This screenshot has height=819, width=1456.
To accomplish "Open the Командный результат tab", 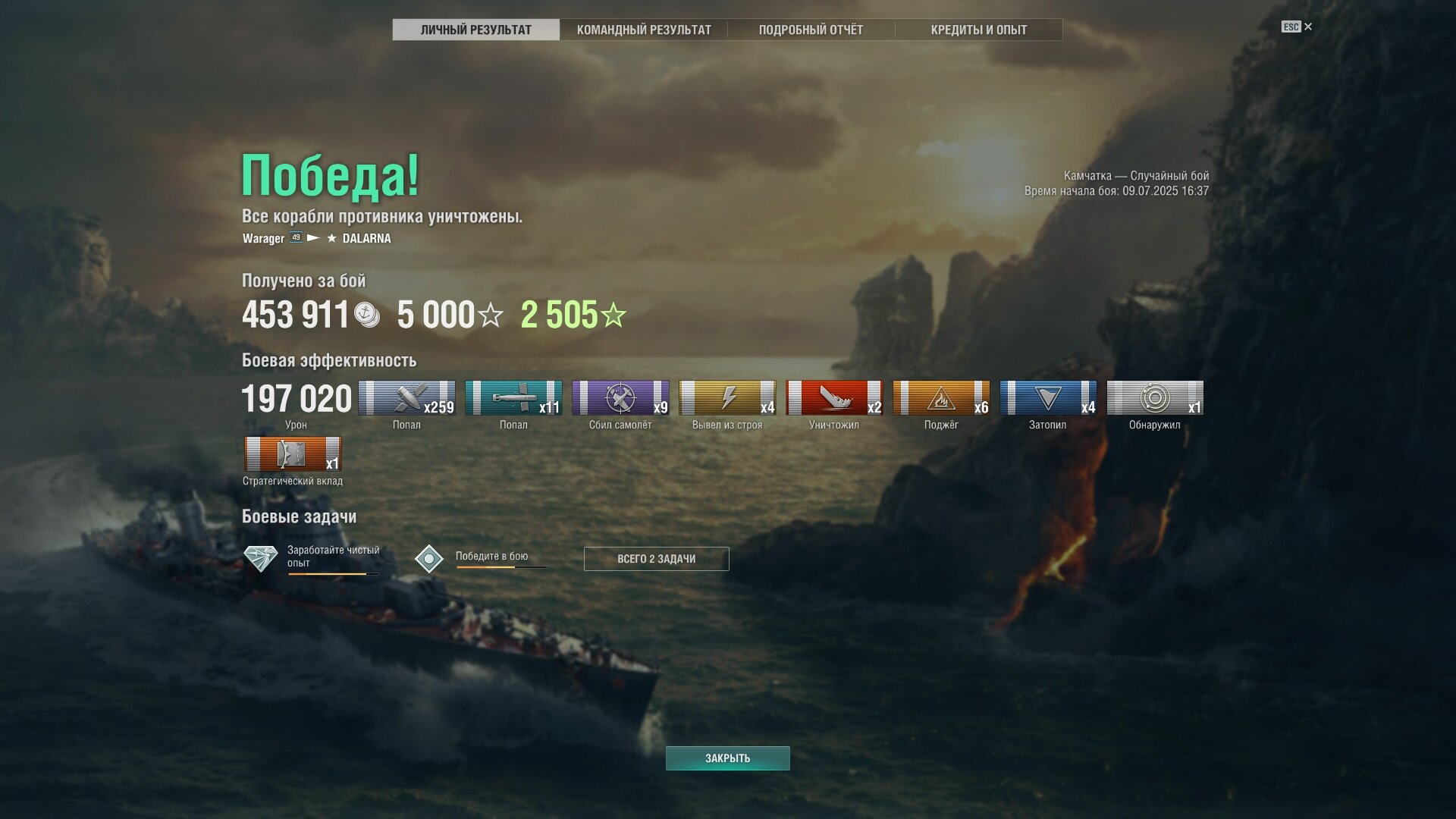I will click(644, 30).
